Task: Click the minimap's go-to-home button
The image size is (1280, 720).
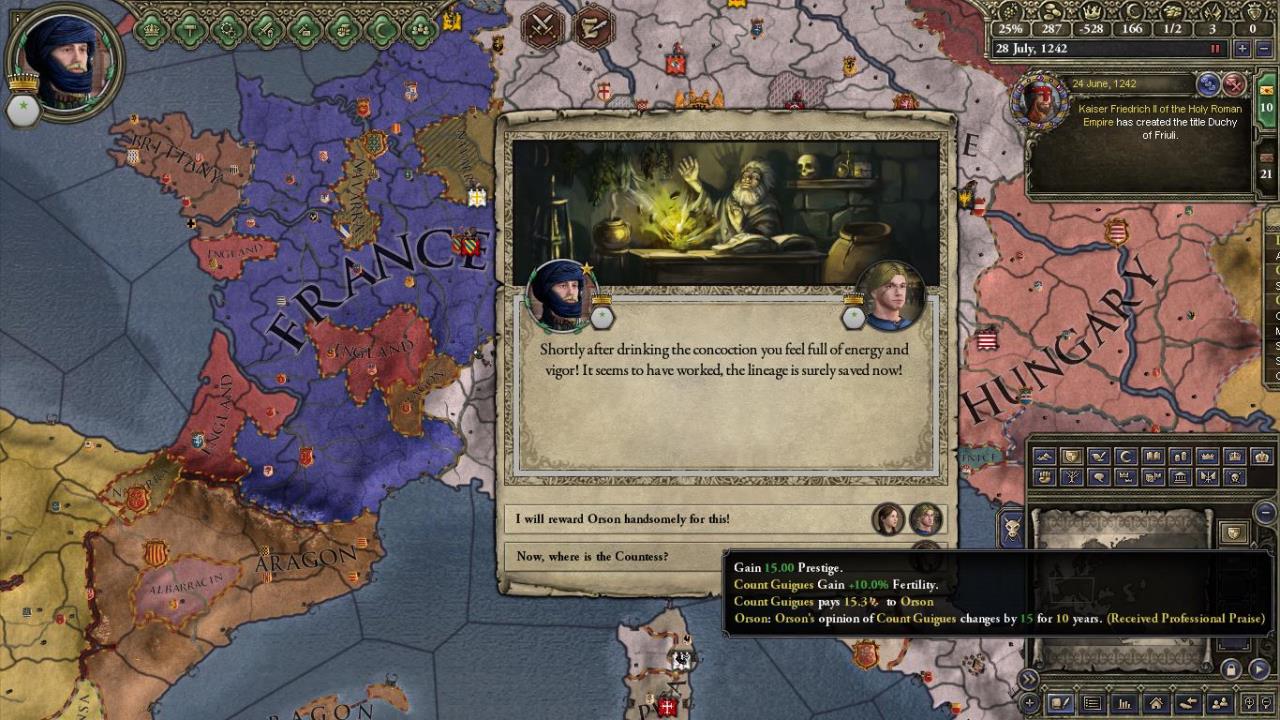Action: click(1156, 704)
